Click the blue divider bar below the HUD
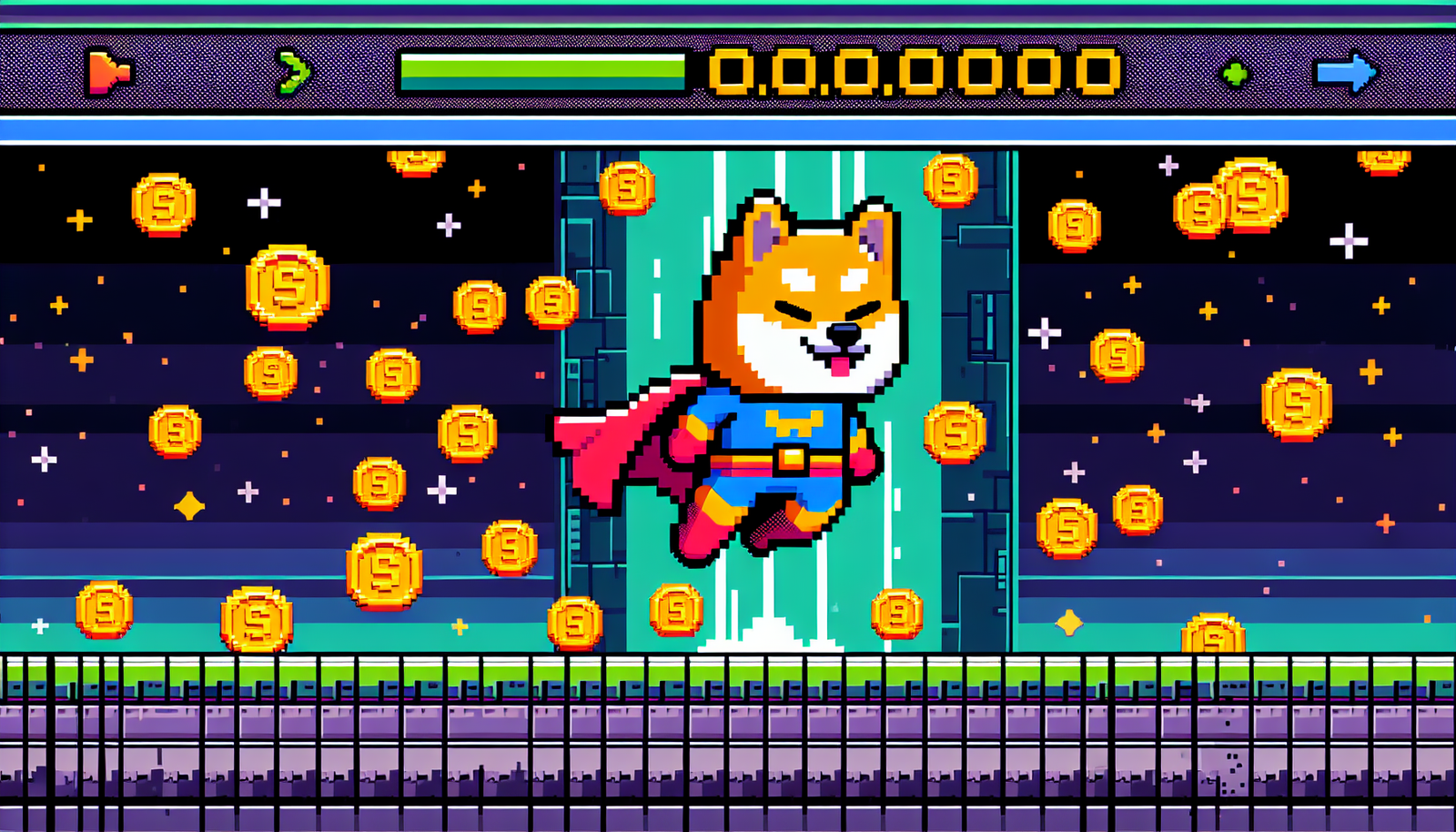This screenshot has height=832, width=1456. tap(728, 127)
